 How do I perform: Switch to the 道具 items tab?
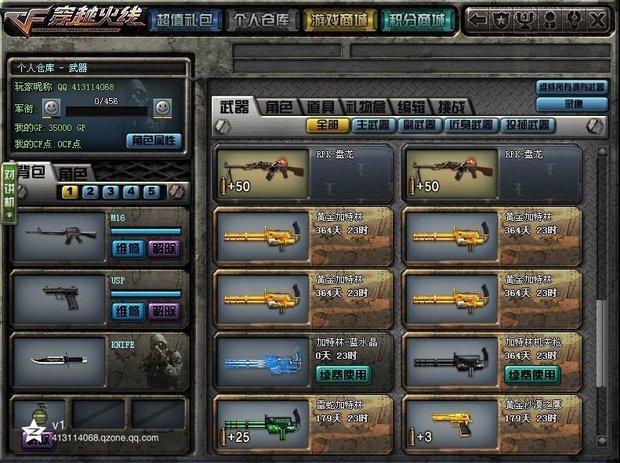[x=321, y=106]
